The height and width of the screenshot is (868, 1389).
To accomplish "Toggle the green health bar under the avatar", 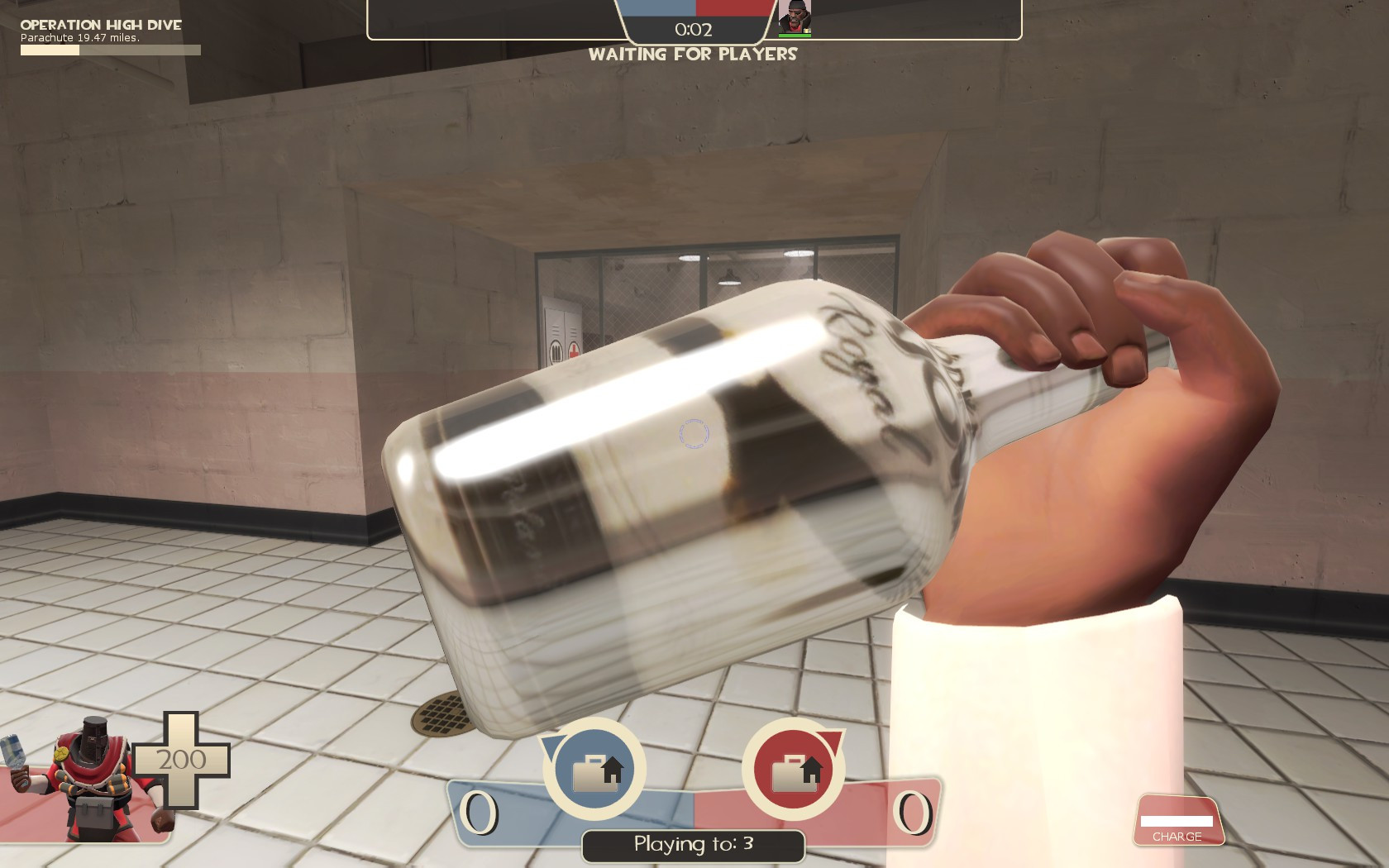I will coord(795,34).
